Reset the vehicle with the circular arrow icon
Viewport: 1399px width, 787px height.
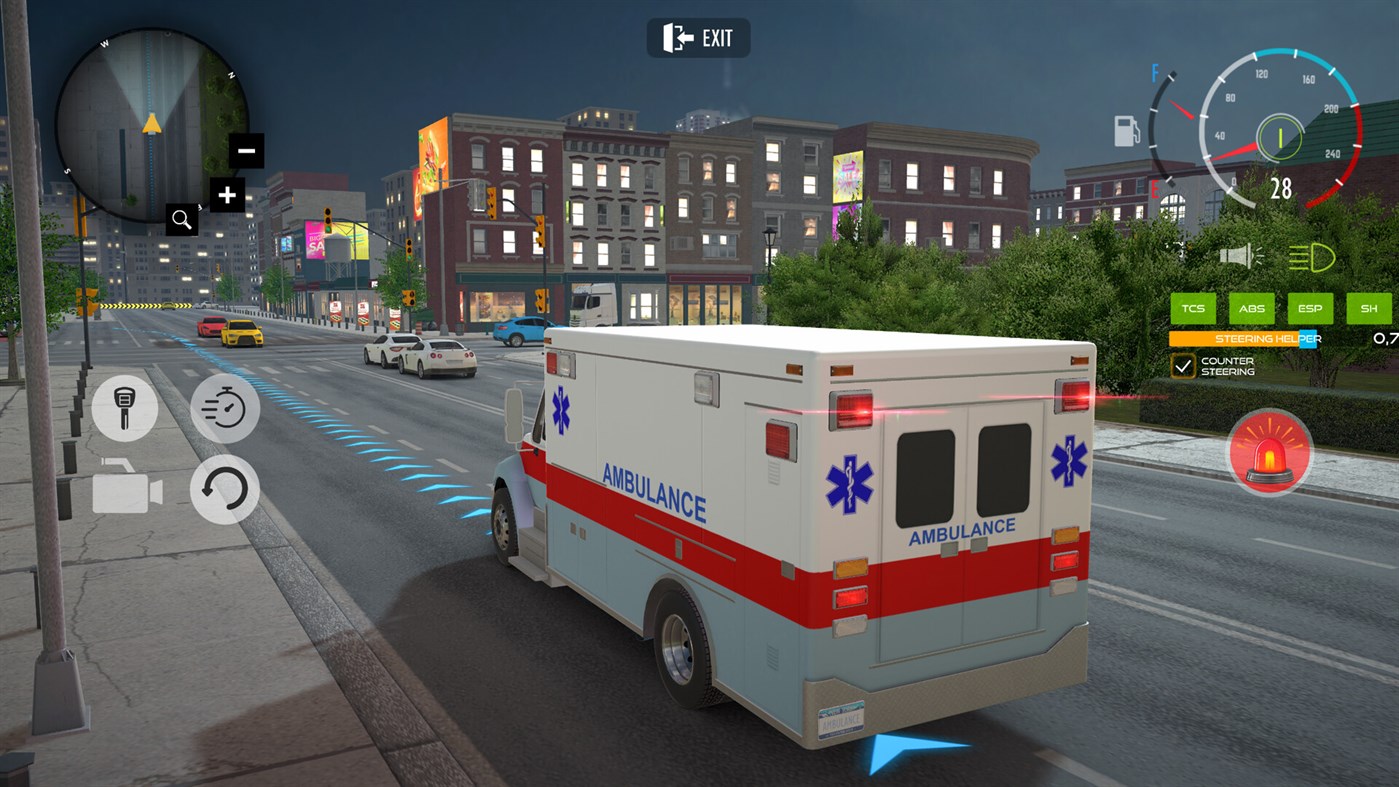(x=224, y=490)
